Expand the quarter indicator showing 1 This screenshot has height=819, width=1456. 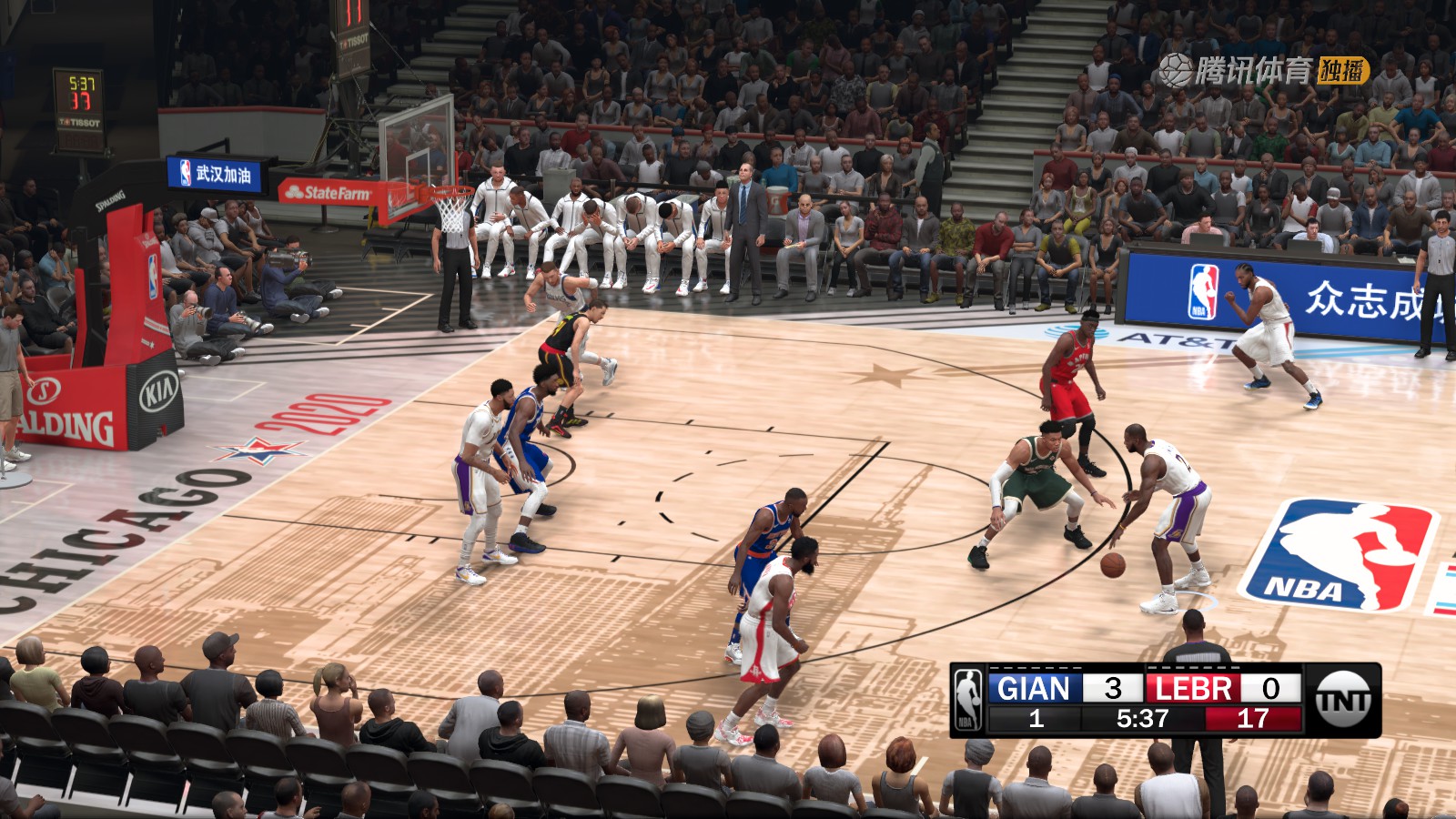click(x=1037, y=719)
